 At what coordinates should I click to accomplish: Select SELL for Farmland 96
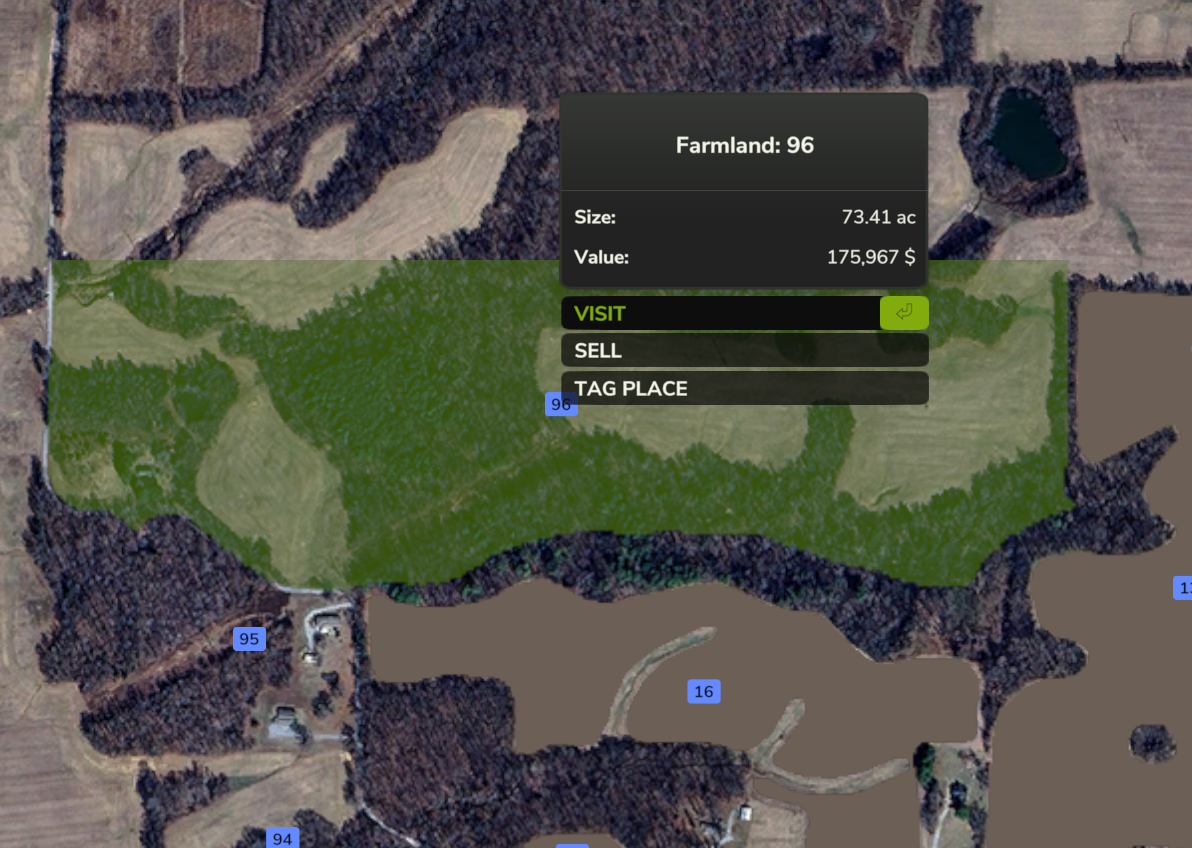744,351
